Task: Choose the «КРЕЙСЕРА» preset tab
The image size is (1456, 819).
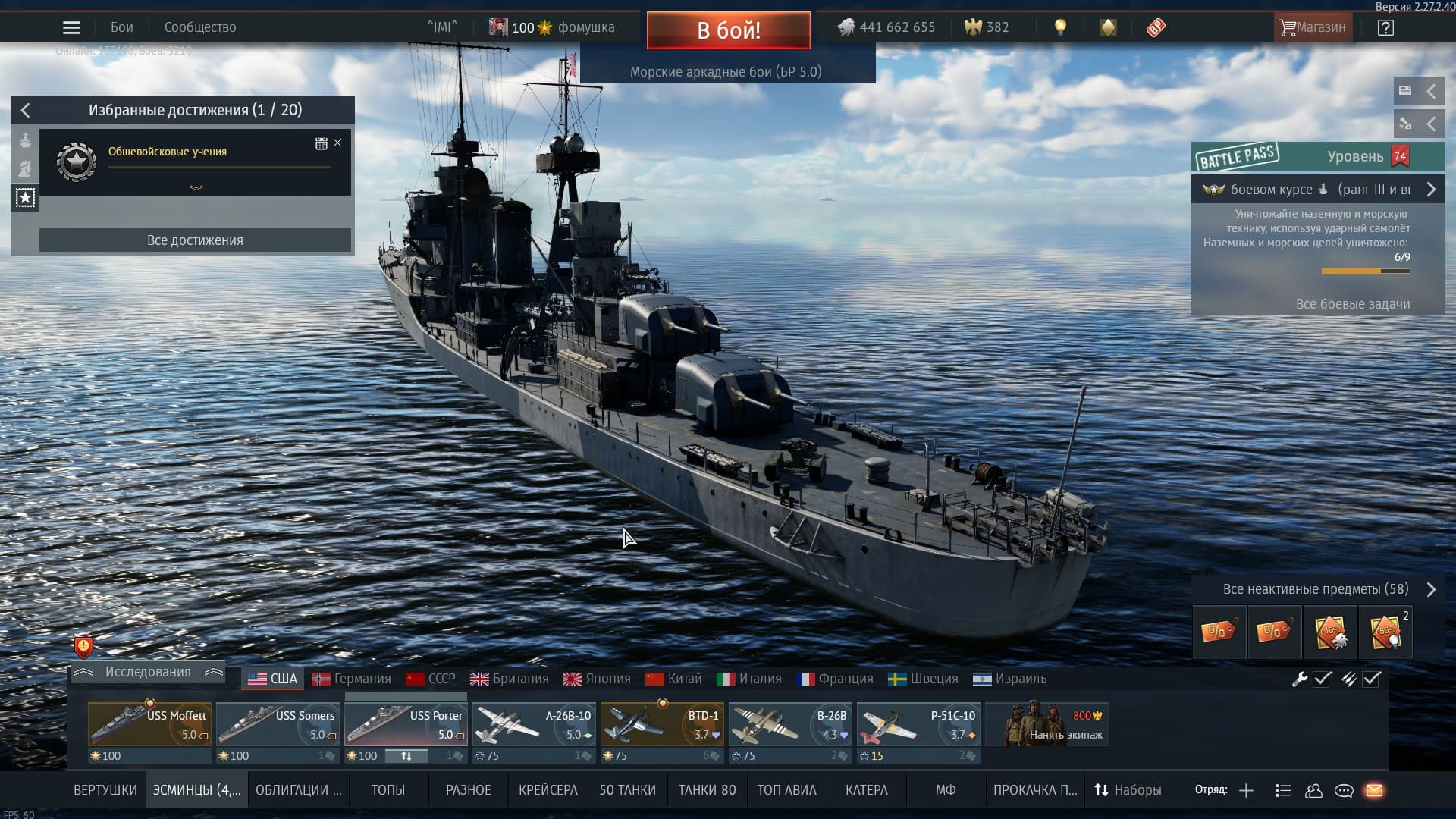Action: (x=548, y=790)
